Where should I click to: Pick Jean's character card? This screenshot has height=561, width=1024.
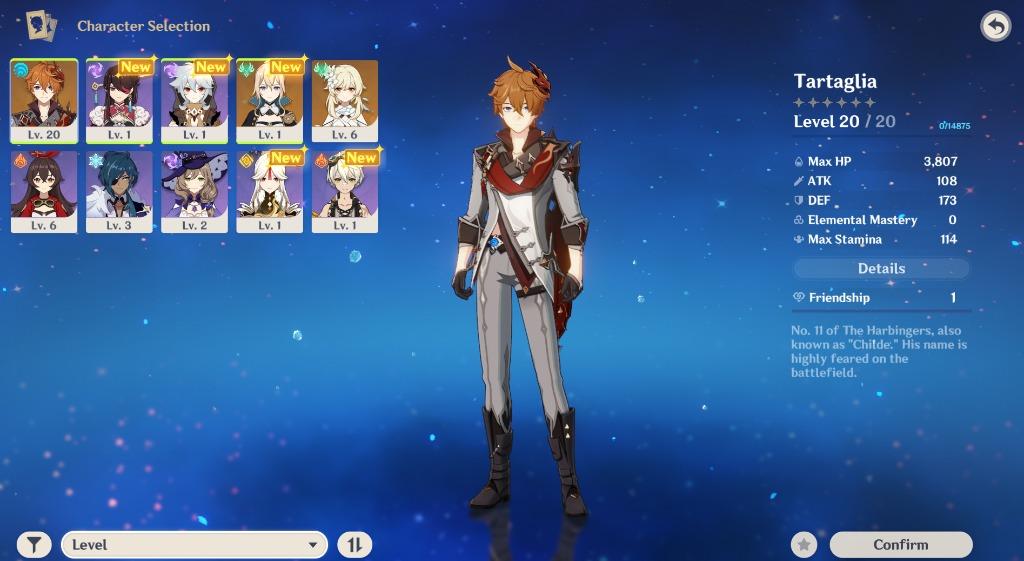coord(269,101)
